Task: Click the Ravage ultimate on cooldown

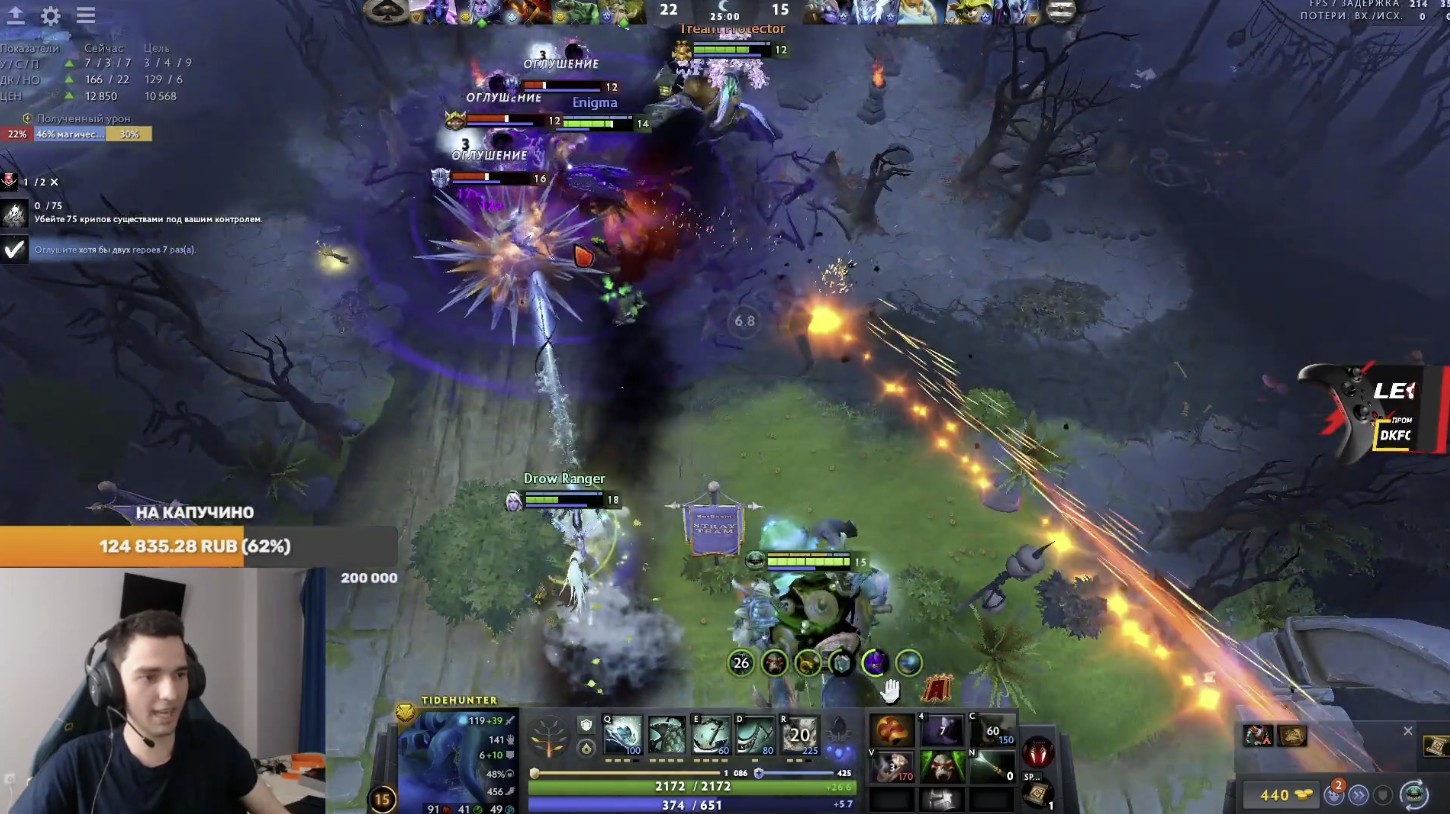Action: pos(799,736)
